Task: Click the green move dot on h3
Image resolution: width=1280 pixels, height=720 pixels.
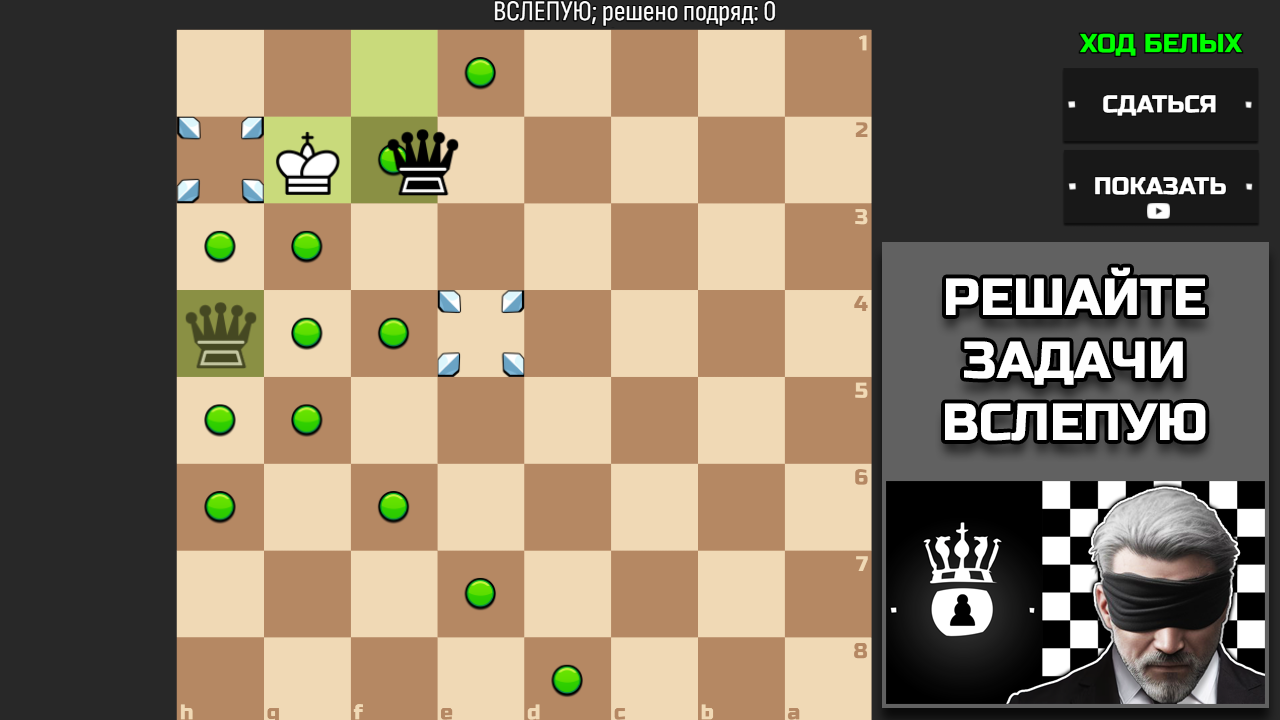Action: [220, 246]
